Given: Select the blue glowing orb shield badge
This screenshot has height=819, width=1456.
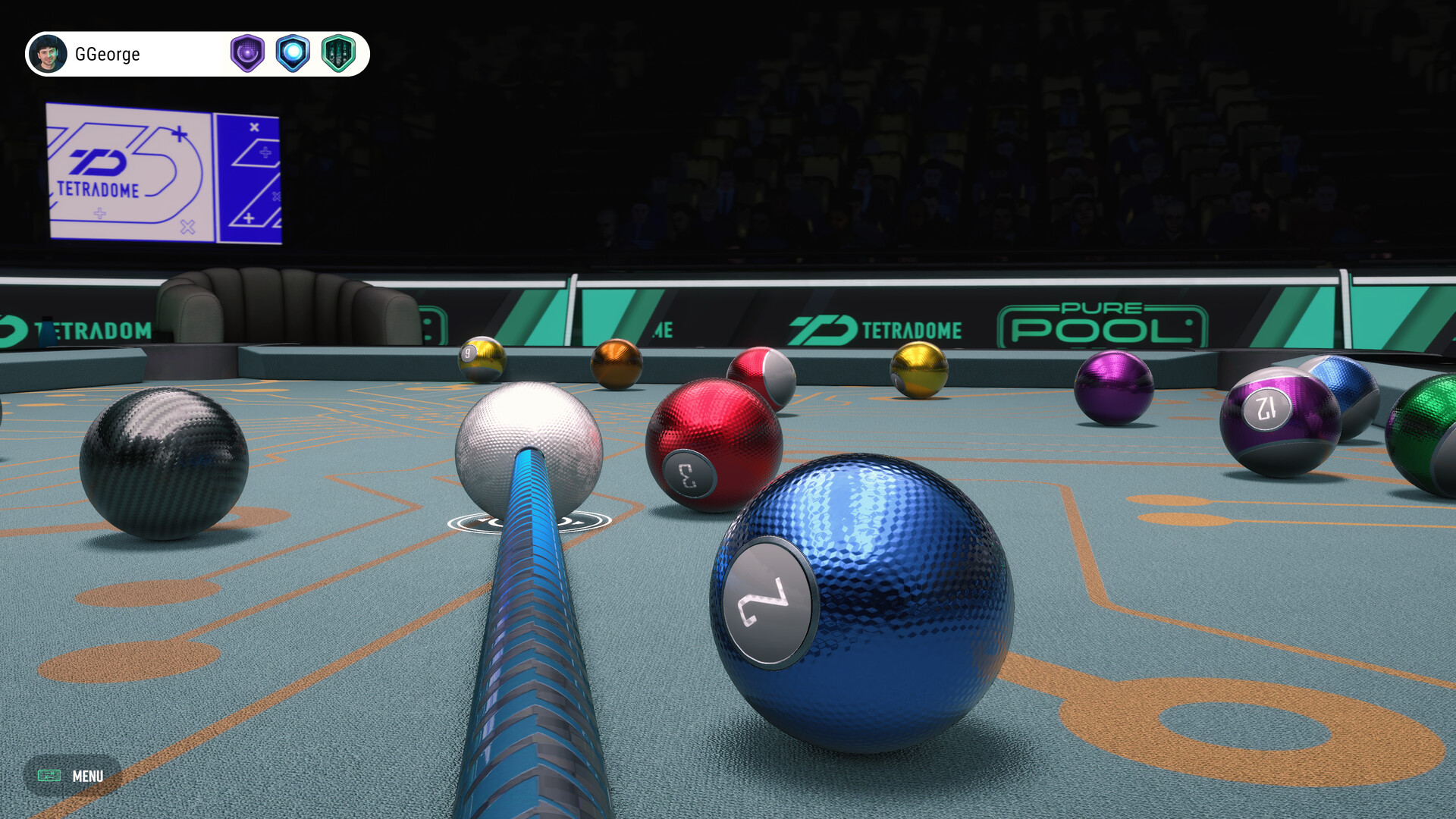Looking at the screenshot, I should 294,53.
